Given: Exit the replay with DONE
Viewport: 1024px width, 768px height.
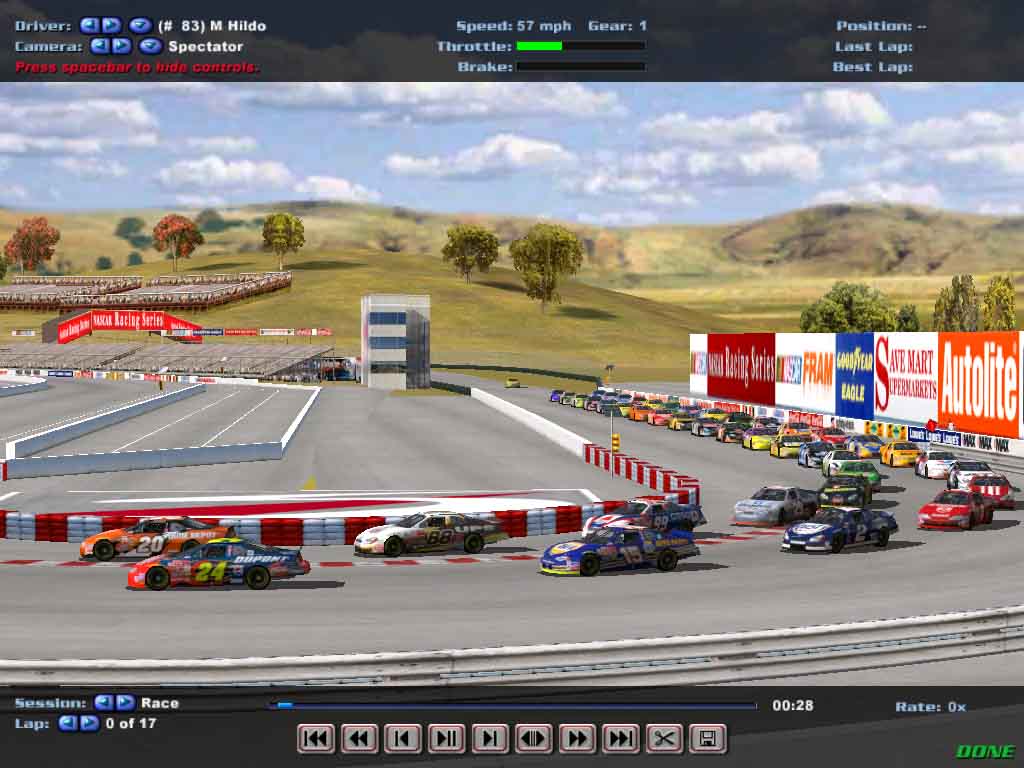Looking at the screenshot, I should pos(985,751).
